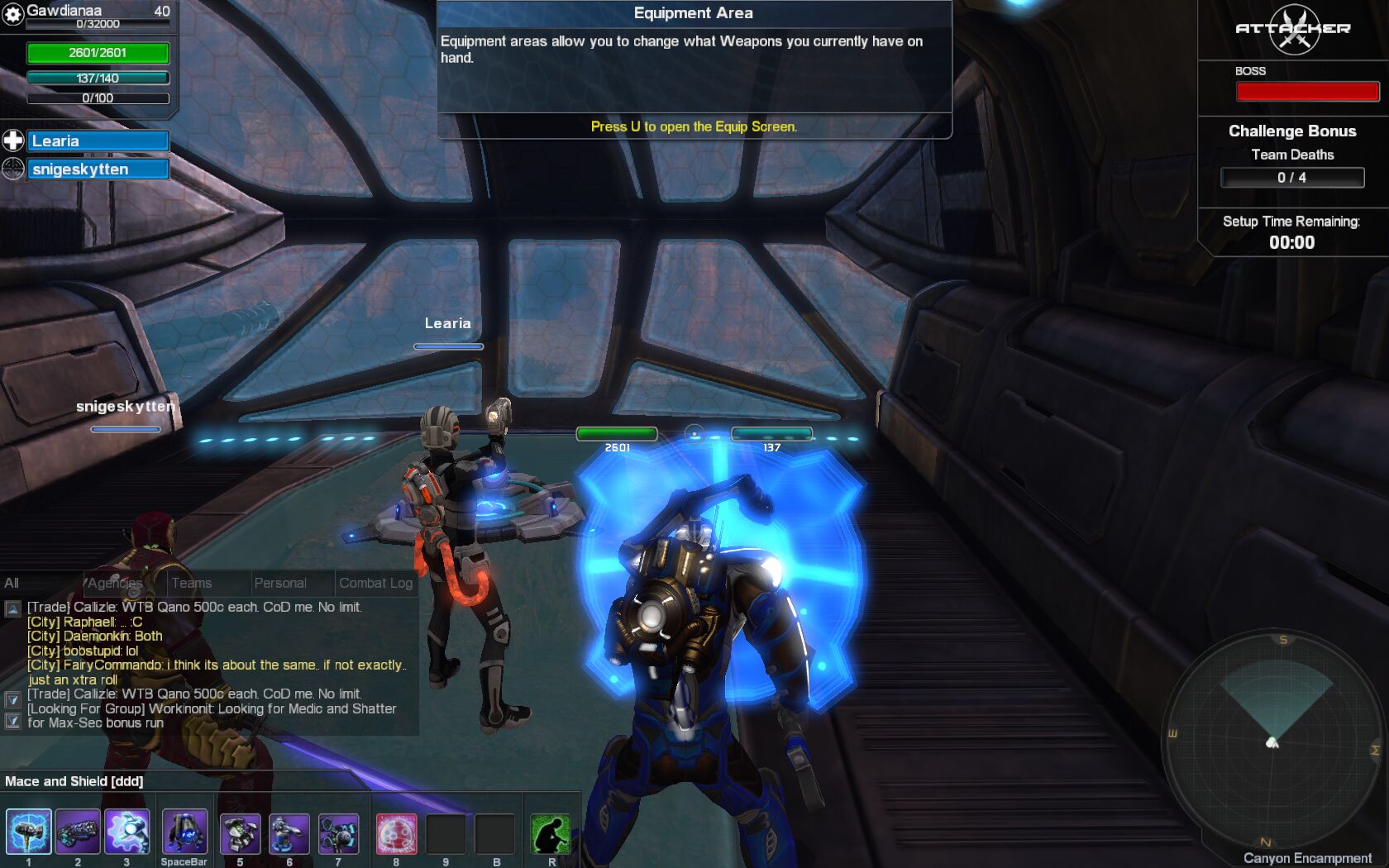Trigger the gear ability in slot 3
Screen dimensions: 1389x868
126,832
